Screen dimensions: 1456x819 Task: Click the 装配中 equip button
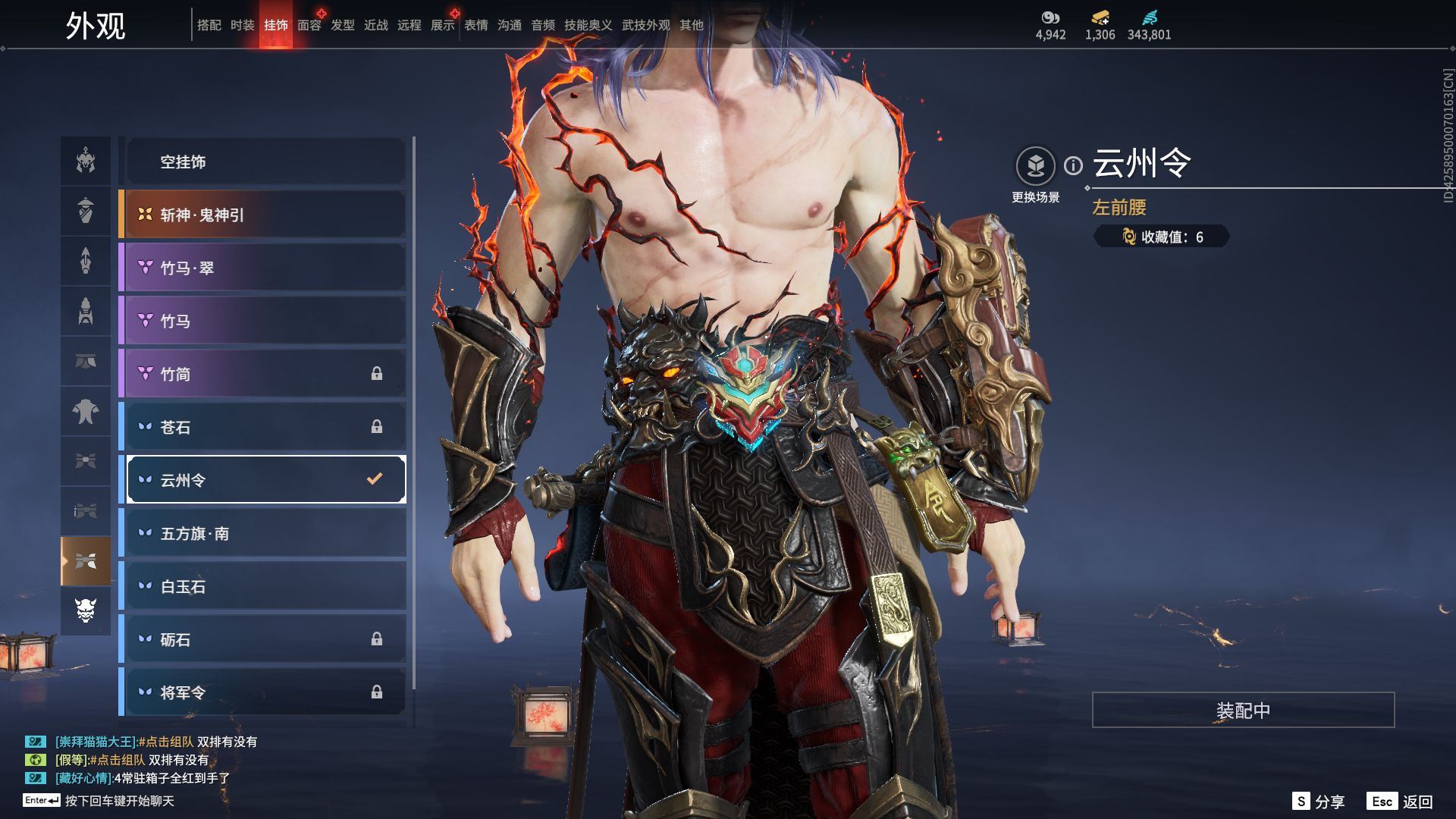click(x=1243, y=710)
